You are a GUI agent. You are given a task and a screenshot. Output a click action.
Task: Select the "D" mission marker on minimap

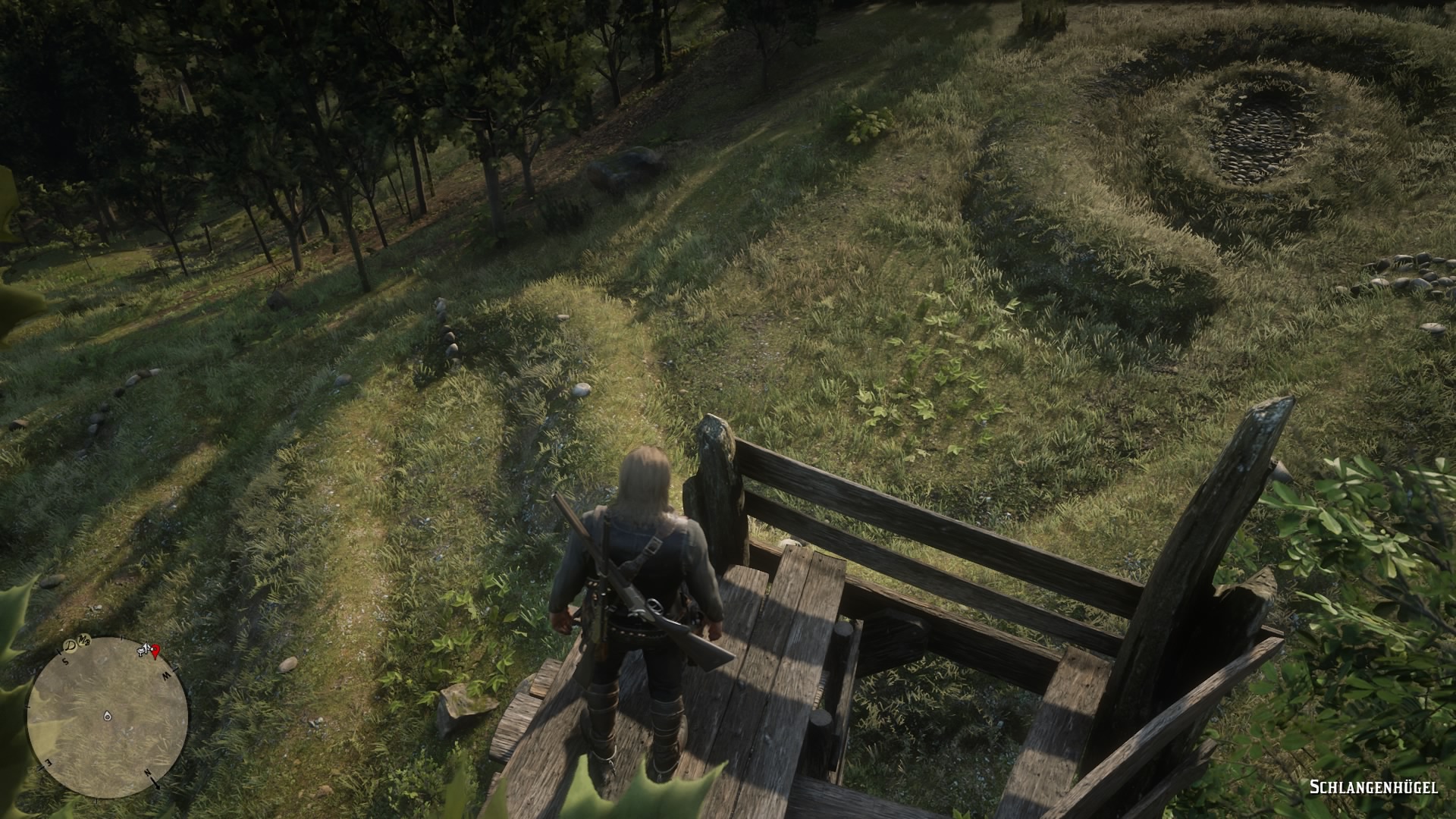[71, 645]
